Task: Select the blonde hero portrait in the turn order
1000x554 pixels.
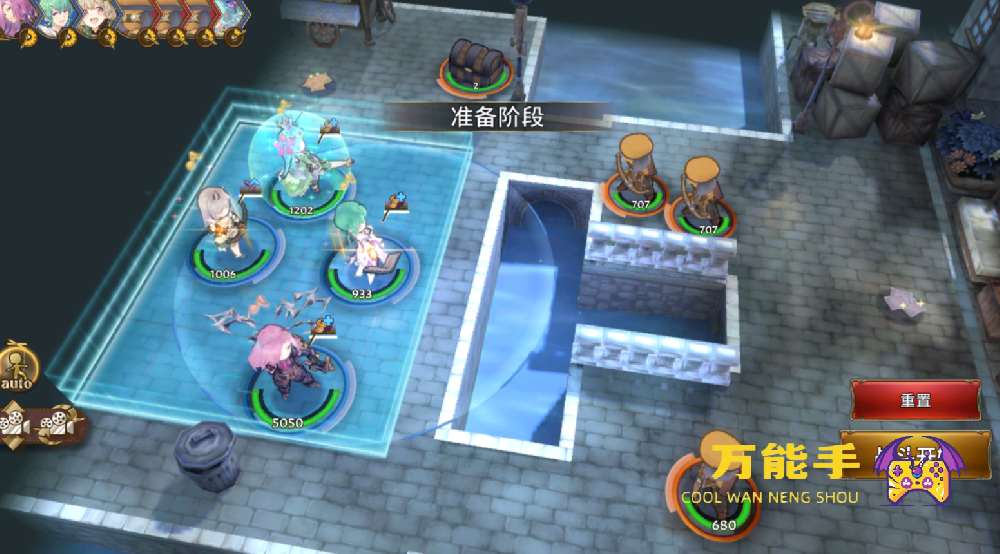Action: (x=96, y=17)
